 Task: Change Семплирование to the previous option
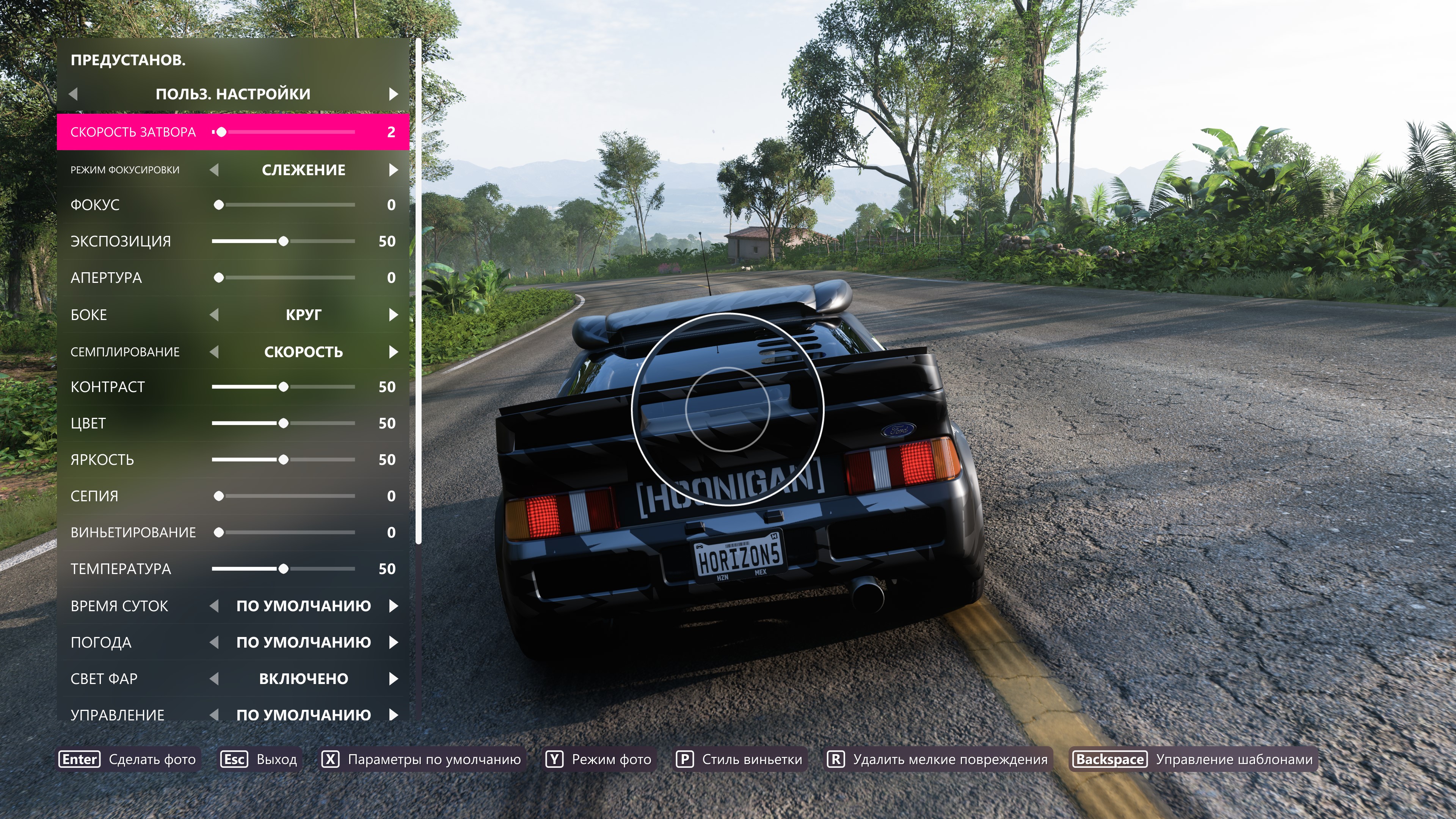214,352
